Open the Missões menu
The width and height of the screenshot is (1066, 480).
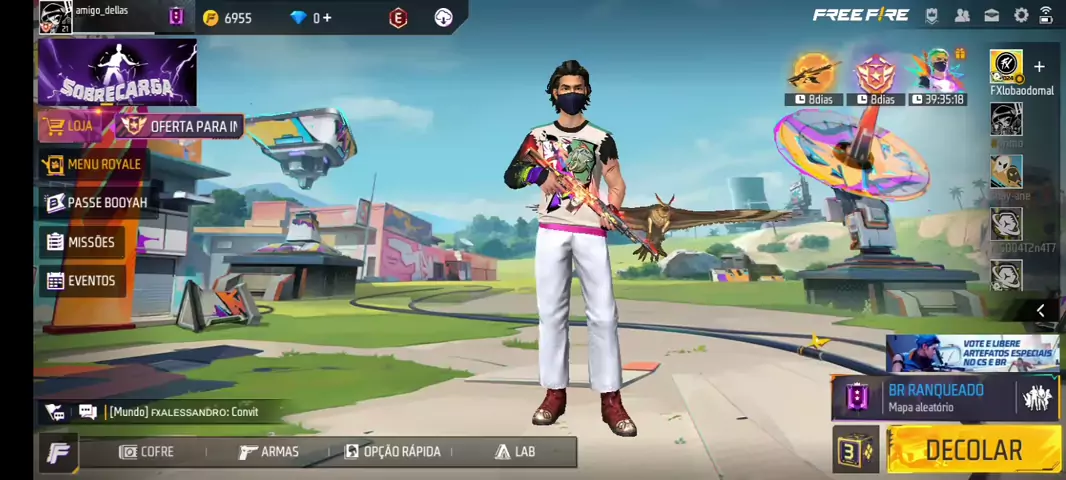(x=80, y=242)
